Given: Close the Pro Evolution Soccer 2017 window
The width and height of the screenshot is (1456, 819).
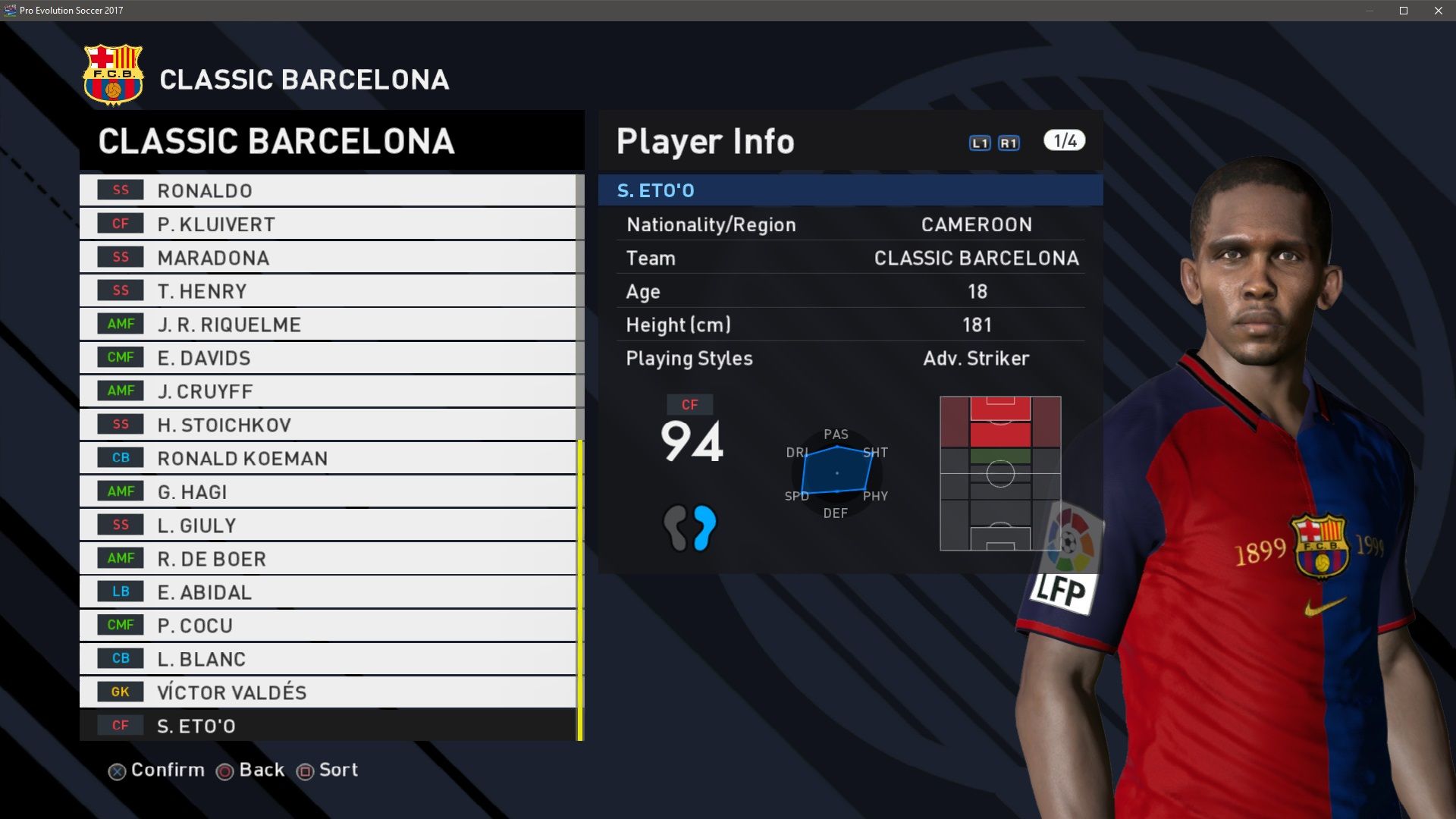Looking at the screenshot, I should [x=1439, y=11].
